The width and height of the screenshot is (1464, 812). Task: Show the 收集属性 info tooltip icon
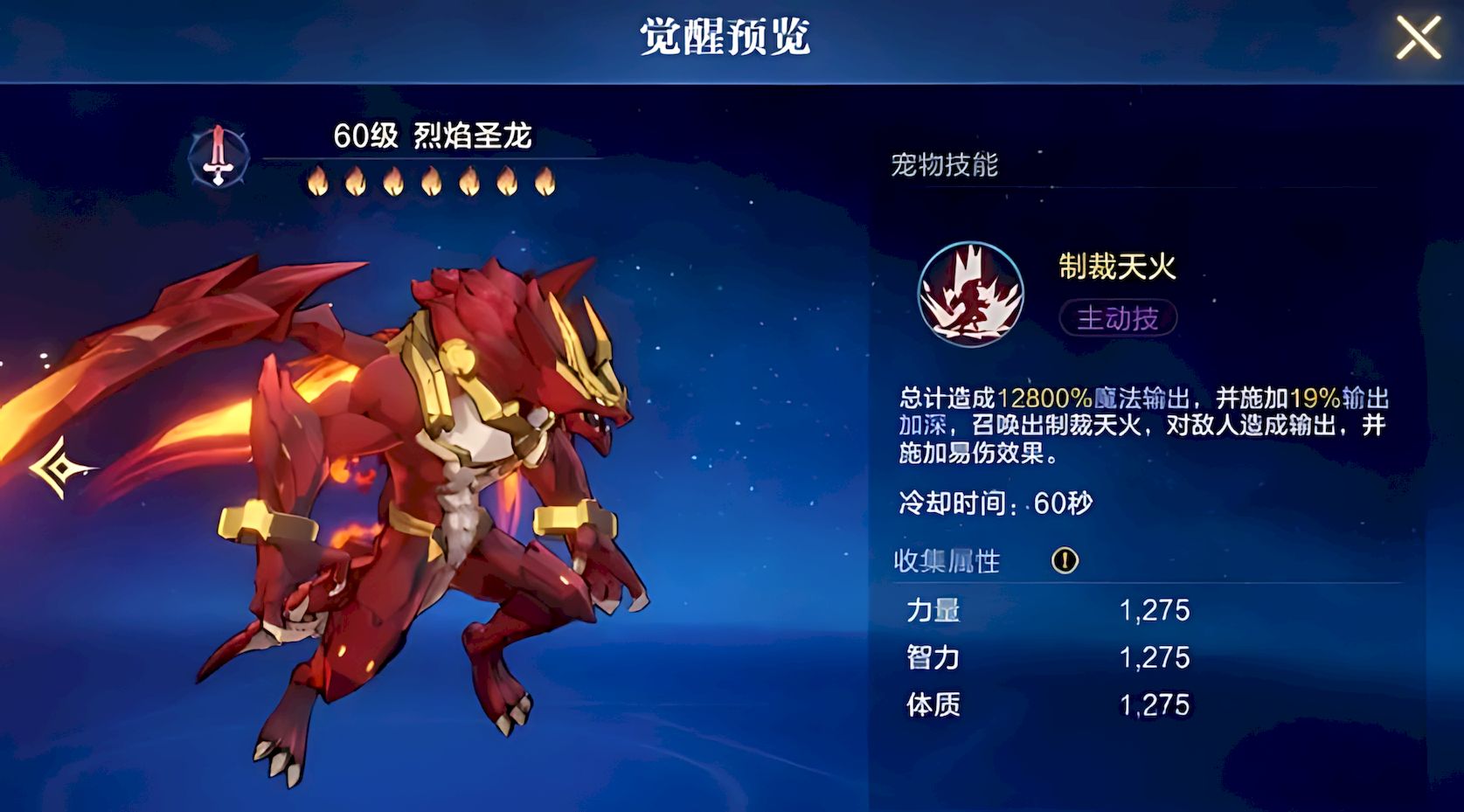1065,560
